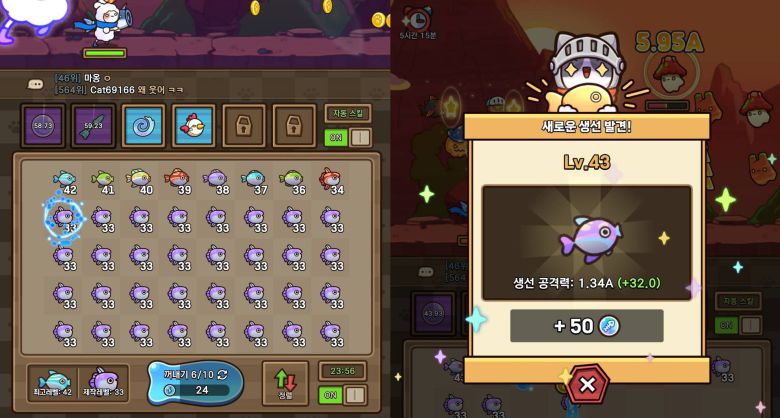Sort fish with the arrows button

pos(286,383)
